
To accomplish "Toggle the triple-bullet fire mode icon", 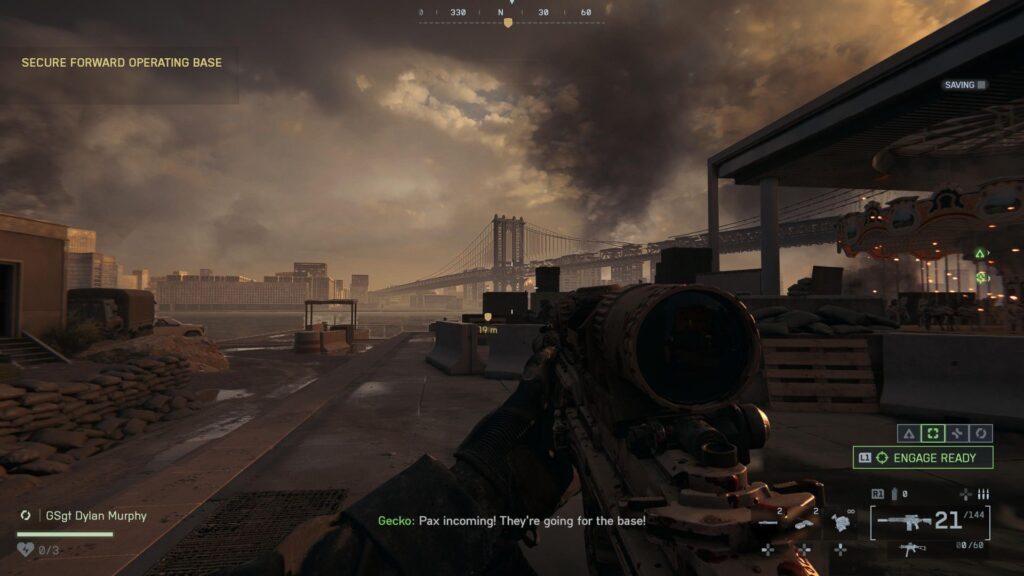I will 983,494.
